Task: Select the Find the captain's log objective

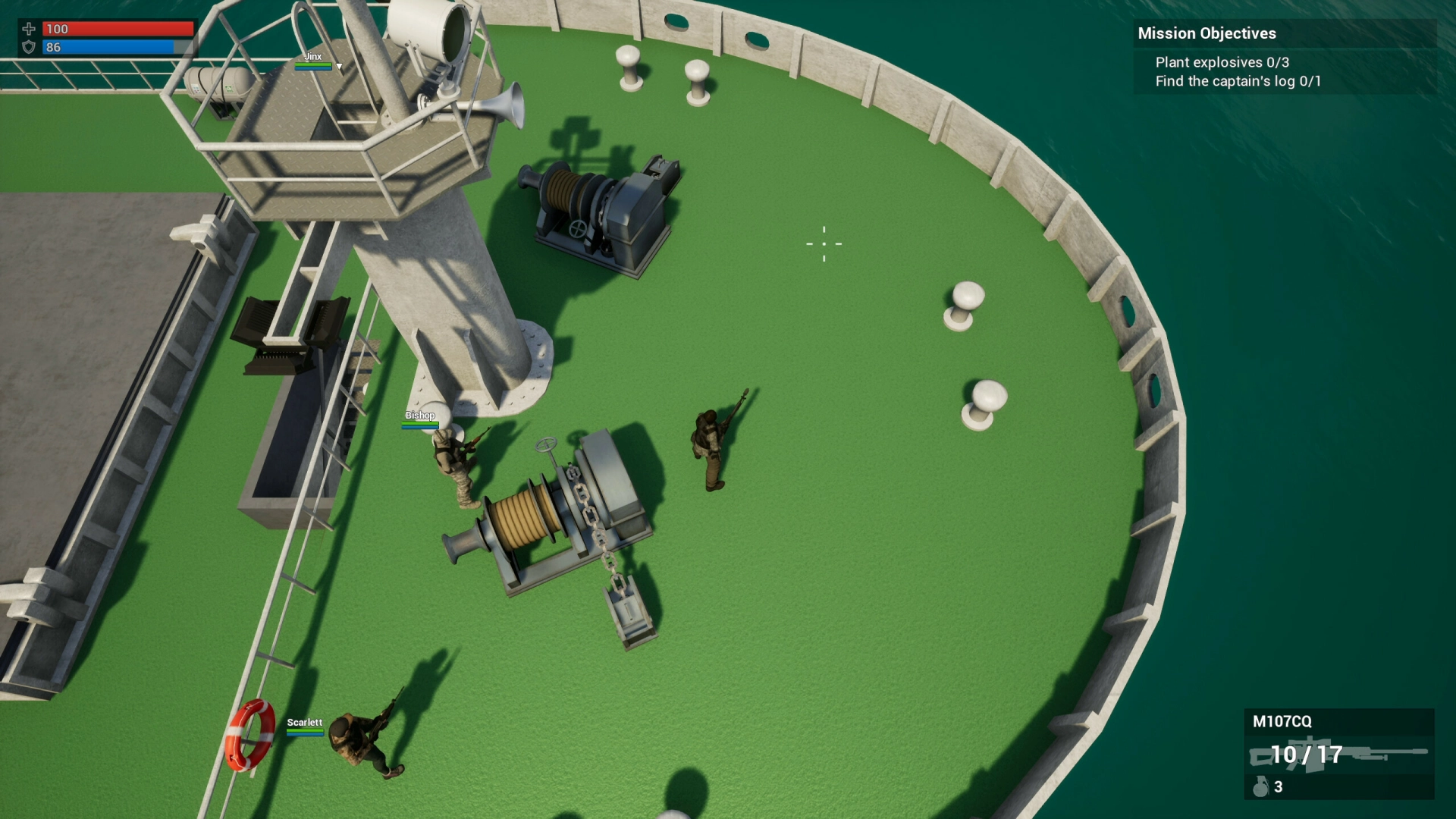Action: (x=1238, y=81)
